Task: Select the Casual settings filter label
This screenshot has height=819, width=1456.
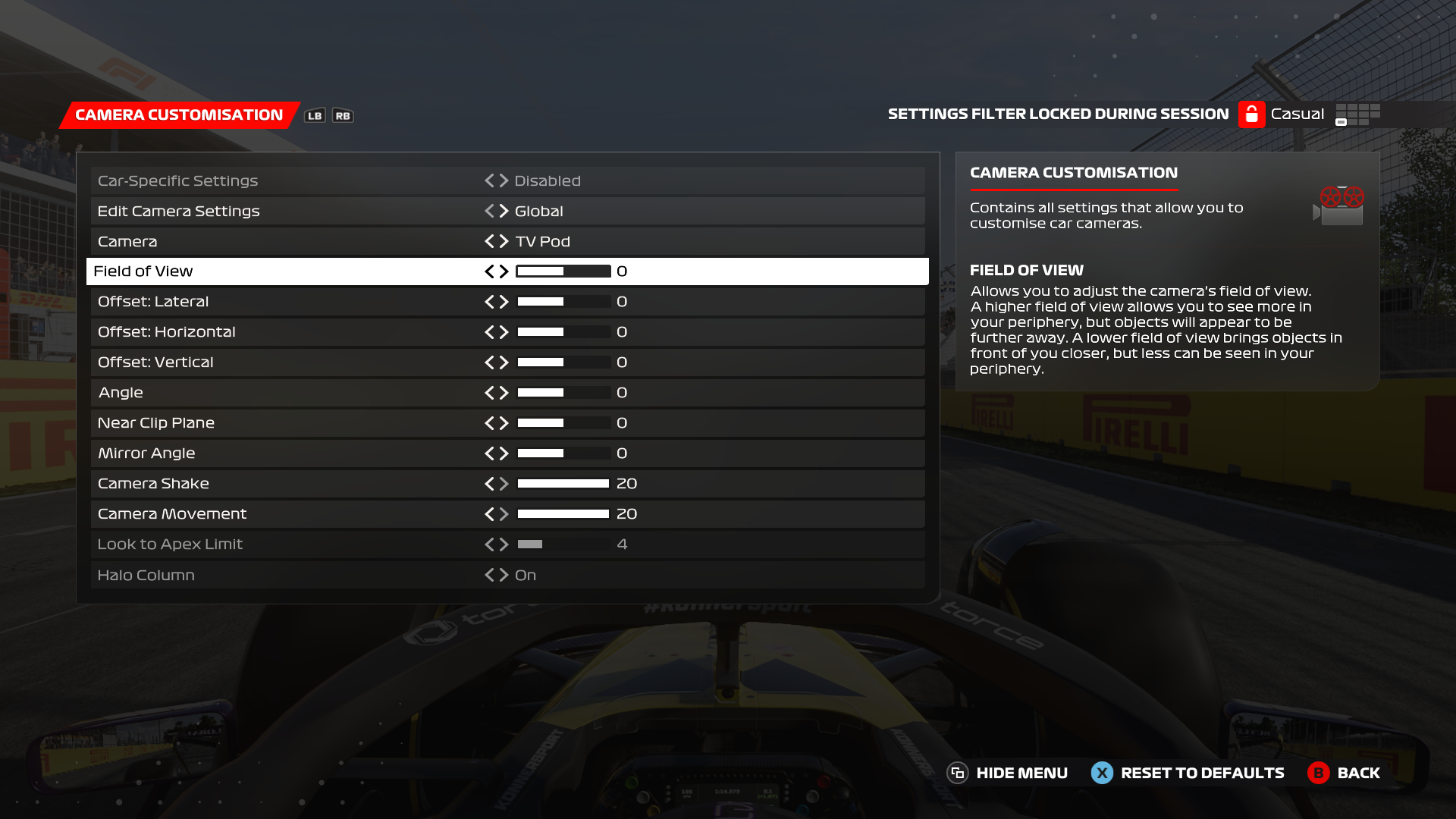Action: [x=1298, y=114]
